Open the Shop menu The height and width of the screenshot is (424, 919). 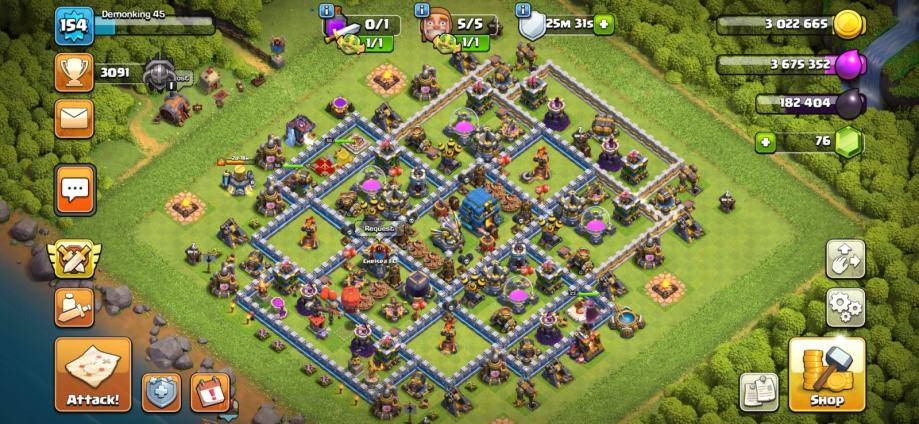click(826, 374)
